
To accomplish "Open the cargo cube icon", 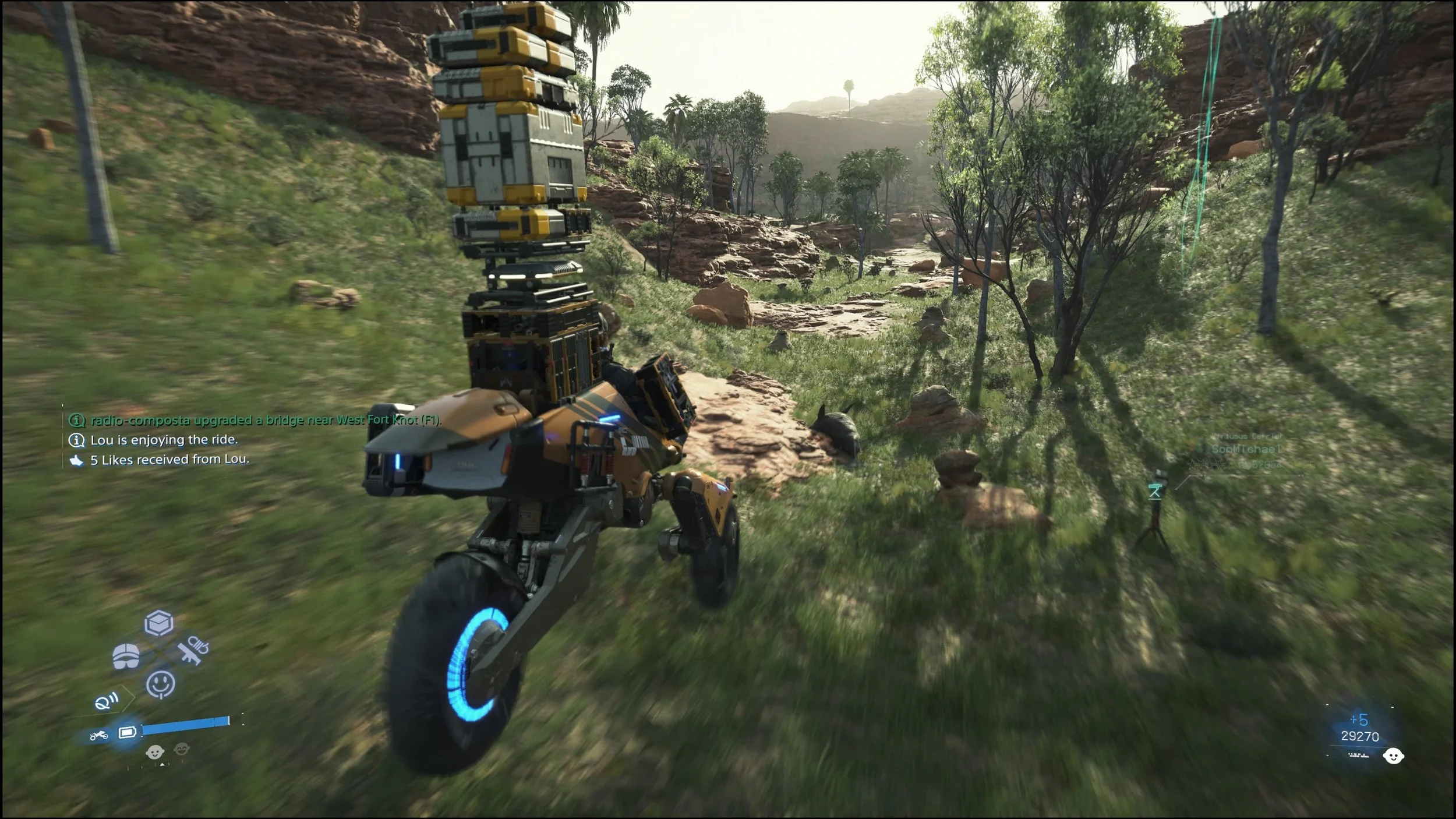I will click(159, 623).
